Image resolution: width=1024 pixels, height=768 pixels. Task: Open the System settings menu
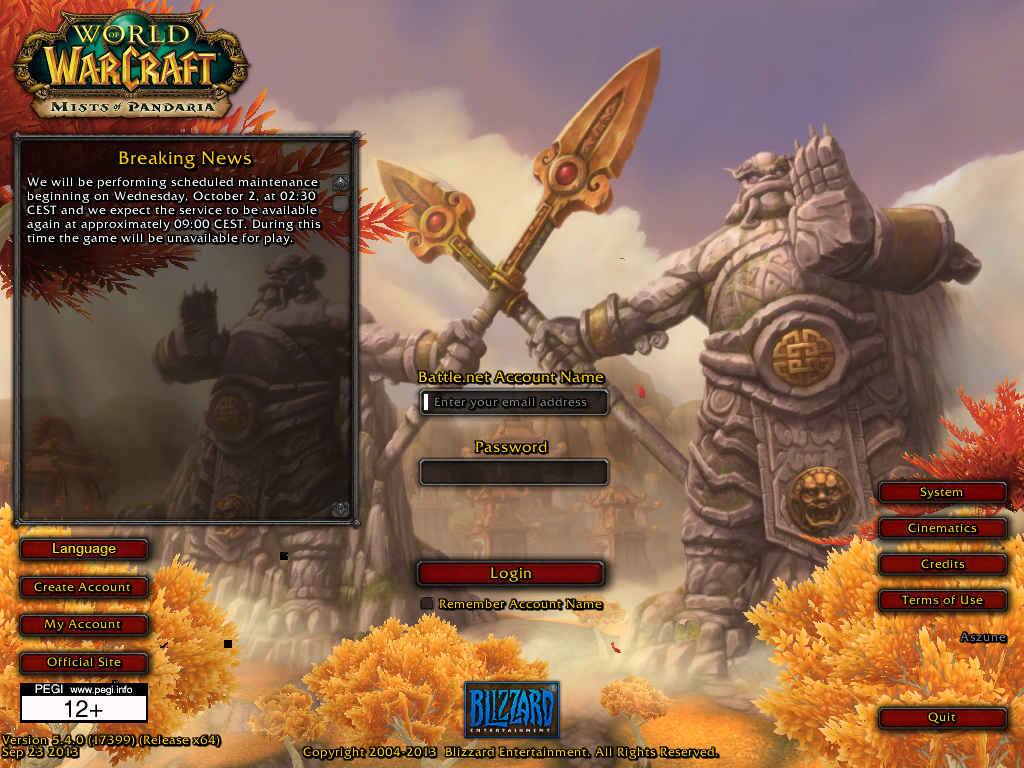[x=941, y=492]
